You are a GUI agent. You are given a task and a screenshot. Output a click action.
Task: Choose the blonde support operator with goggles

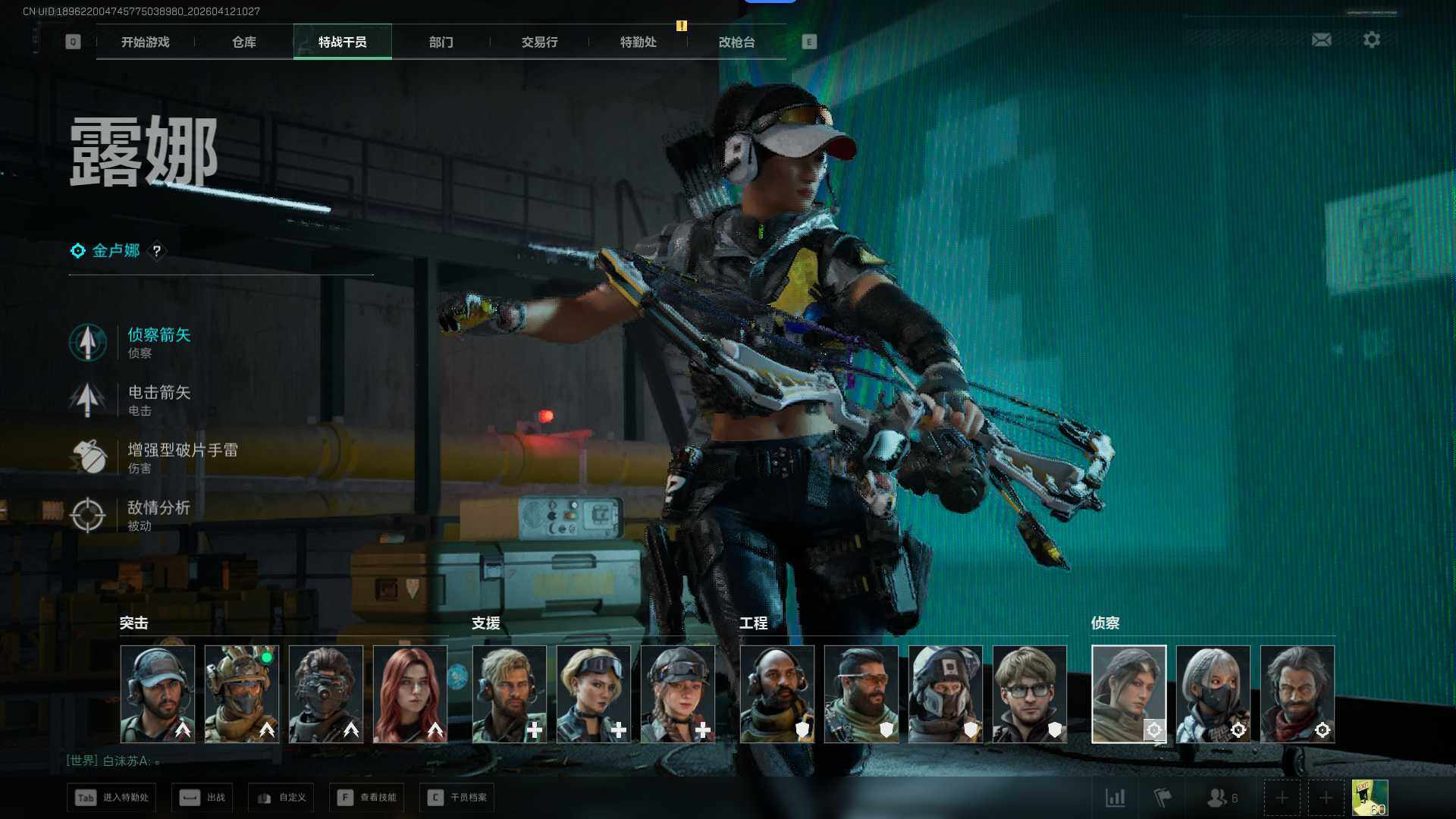point(593,693)
